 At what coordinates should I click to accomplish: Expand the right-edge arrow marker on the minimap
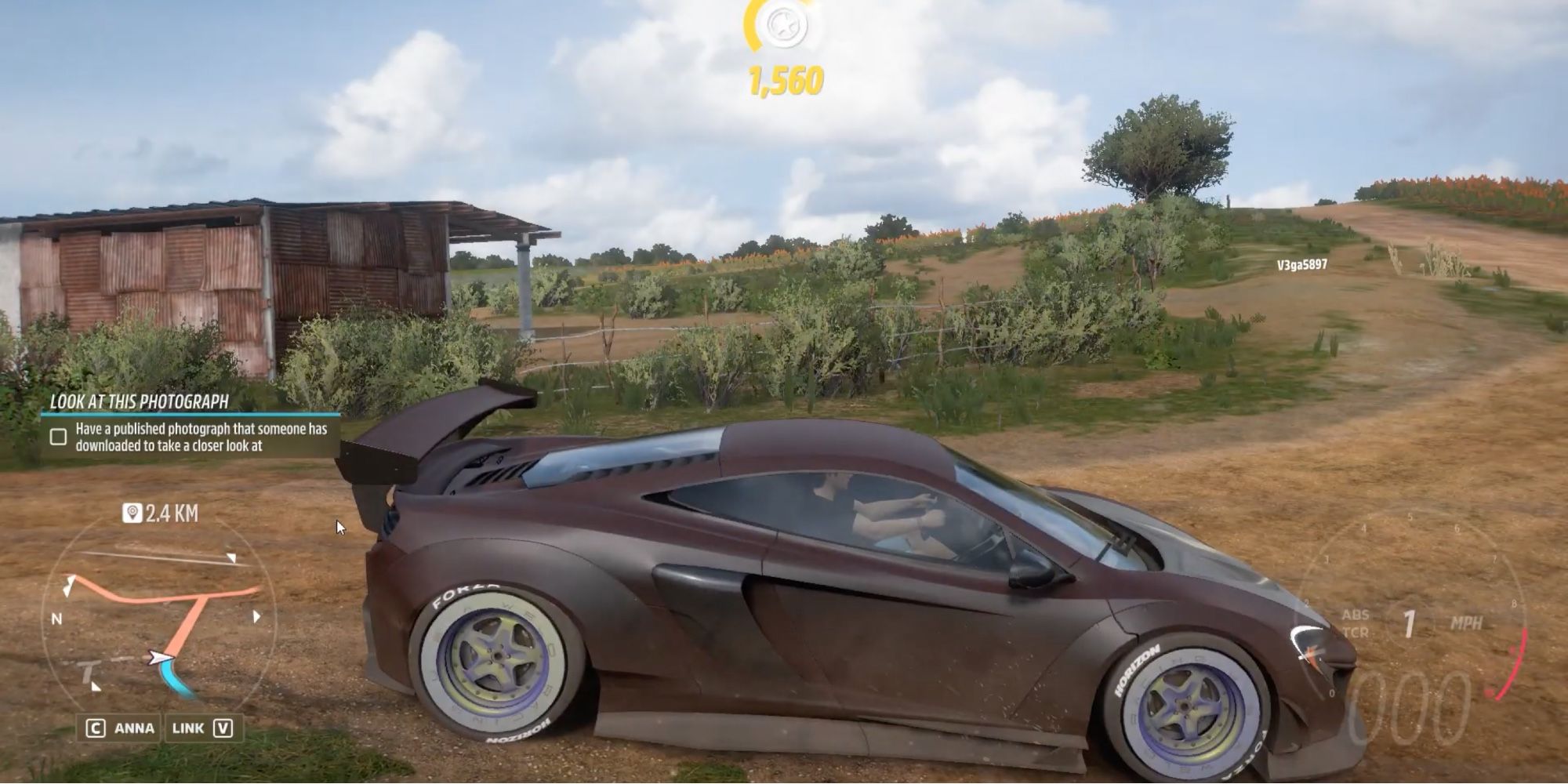click(256, 615)
